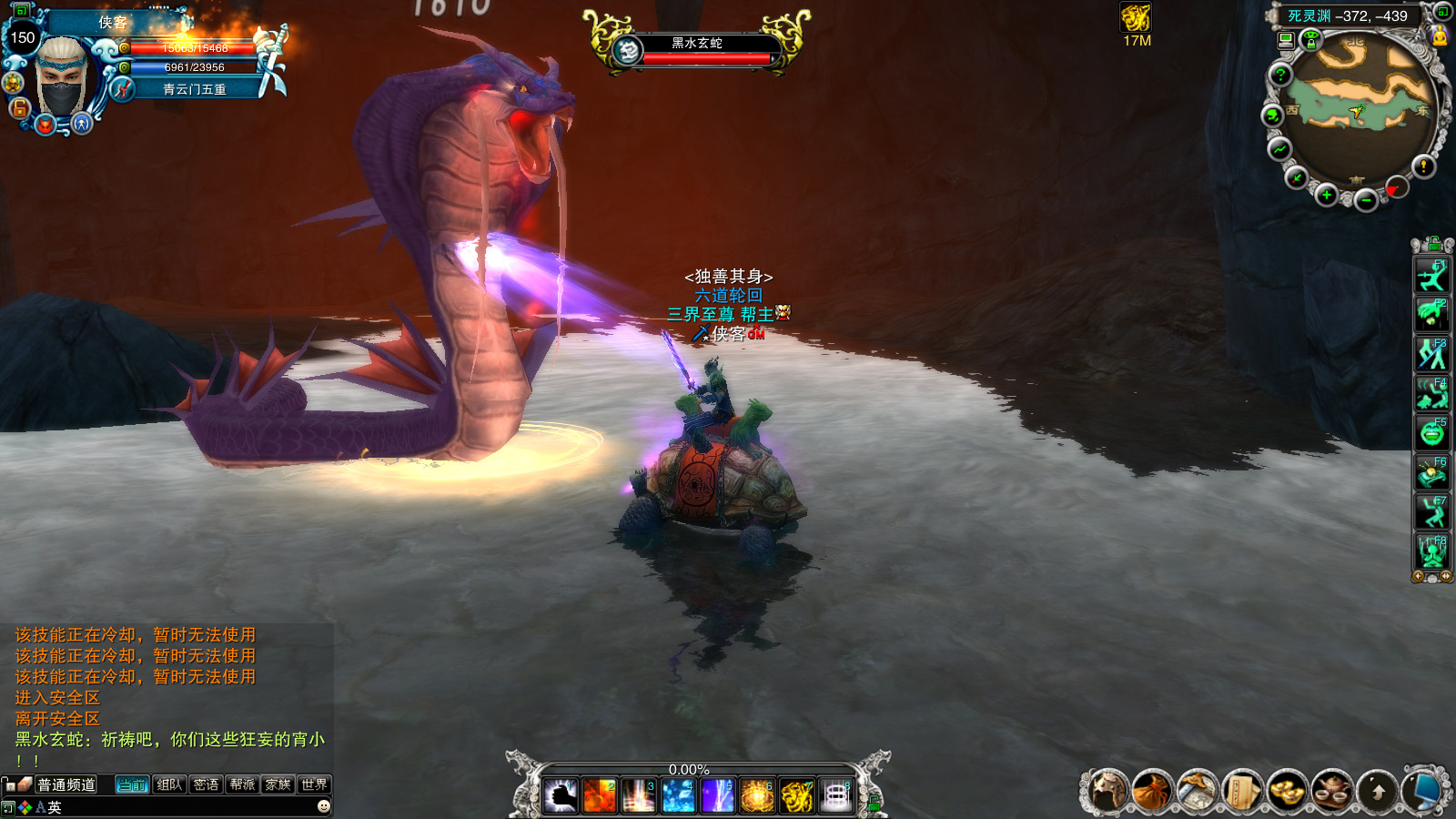Viewport: 1456px width, 819px height.
Task: Toggle the green hotbar lock icon
Action: 875,803
